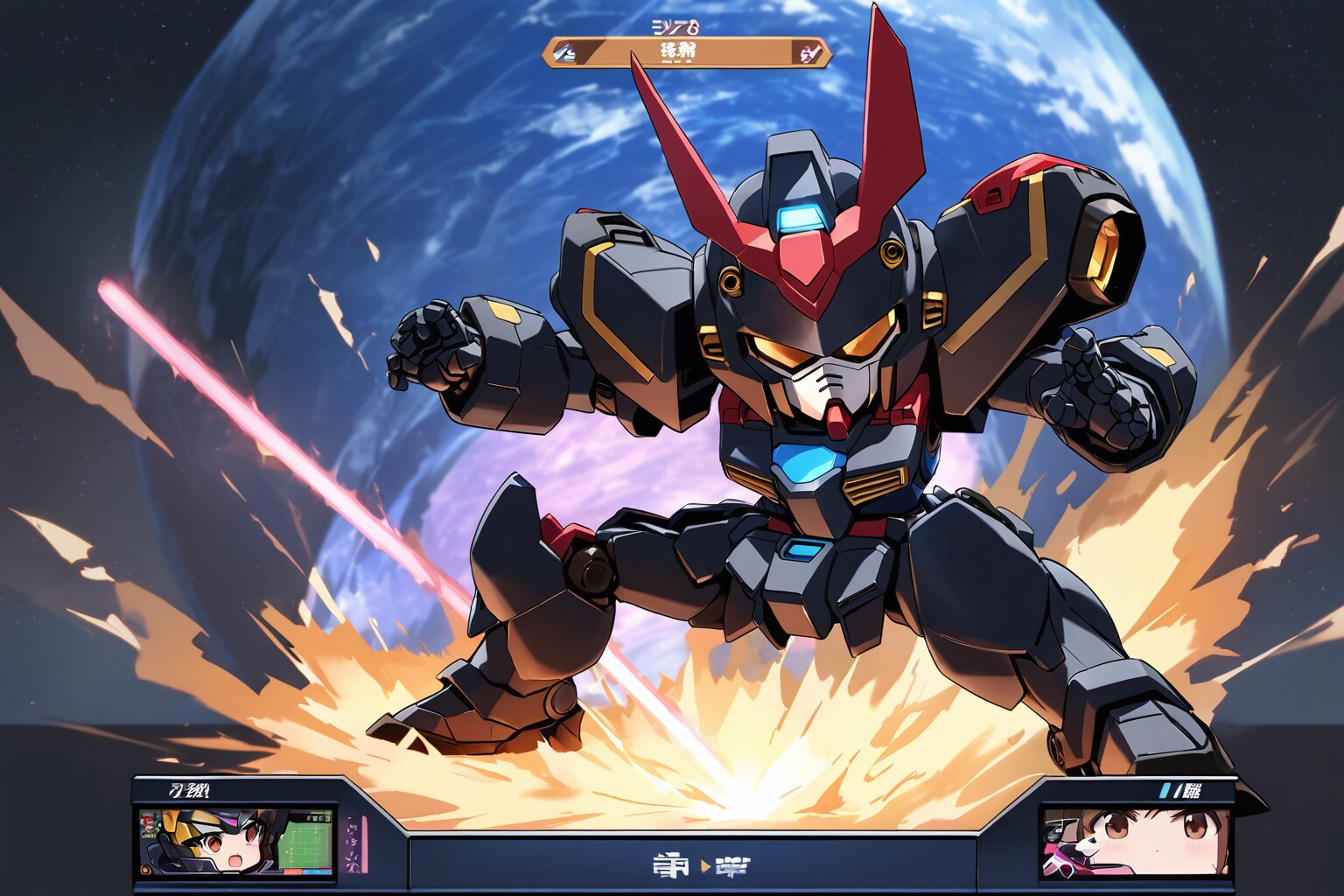Click the blue-white emblem on the banner
This screenshot has width=1344, height=896.
565,53
